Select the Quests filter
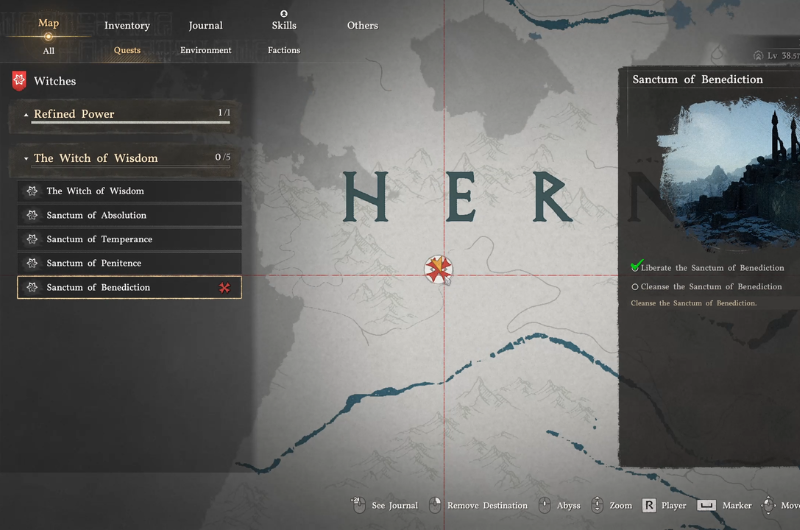 [x=127, y=50]
